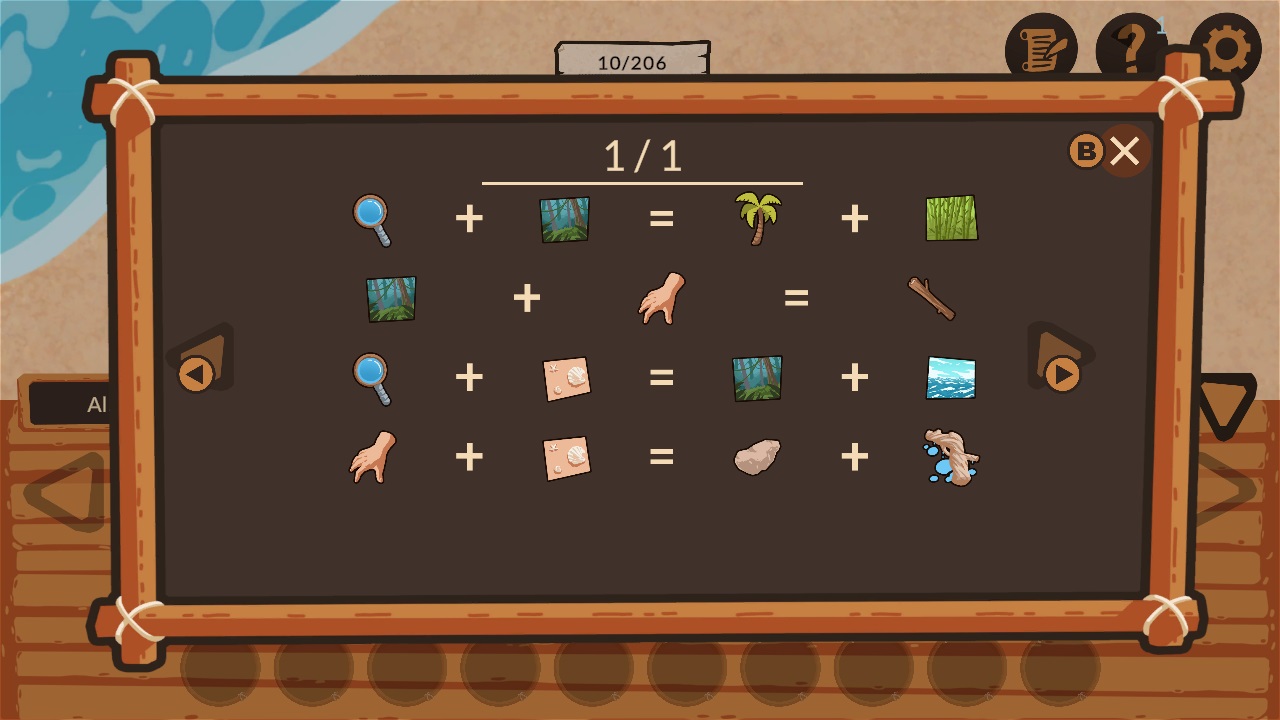The height and width of the screenshot is (720, 1280).
Task: Select the stick result icon
Action: pos(932,297)
